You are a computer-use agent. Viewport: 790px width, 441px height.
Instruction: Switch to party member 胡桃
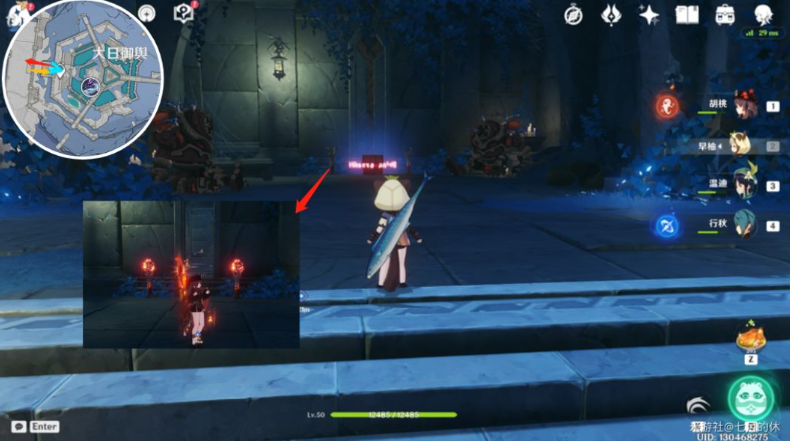(741, 108)
